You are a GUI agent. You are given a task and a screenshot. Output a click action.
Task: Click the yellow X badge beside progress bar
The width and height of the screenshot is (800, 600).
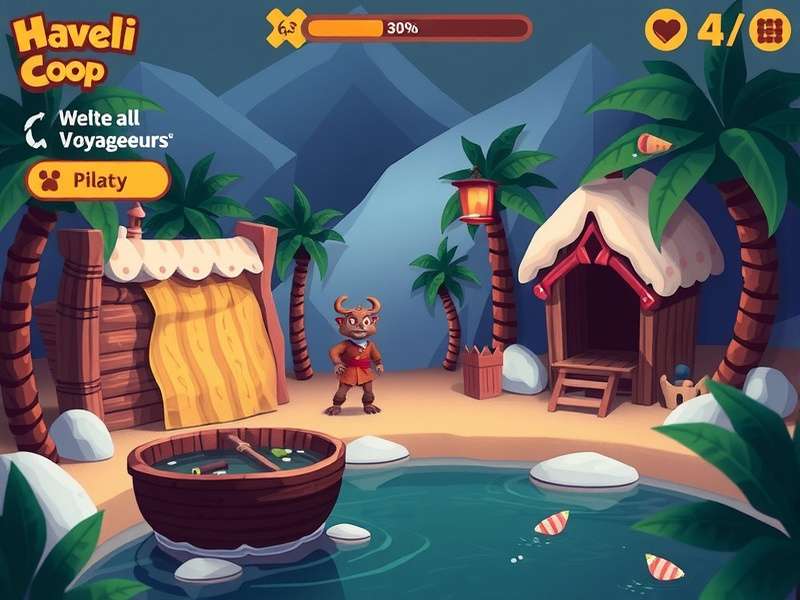[x=285, y=27]
